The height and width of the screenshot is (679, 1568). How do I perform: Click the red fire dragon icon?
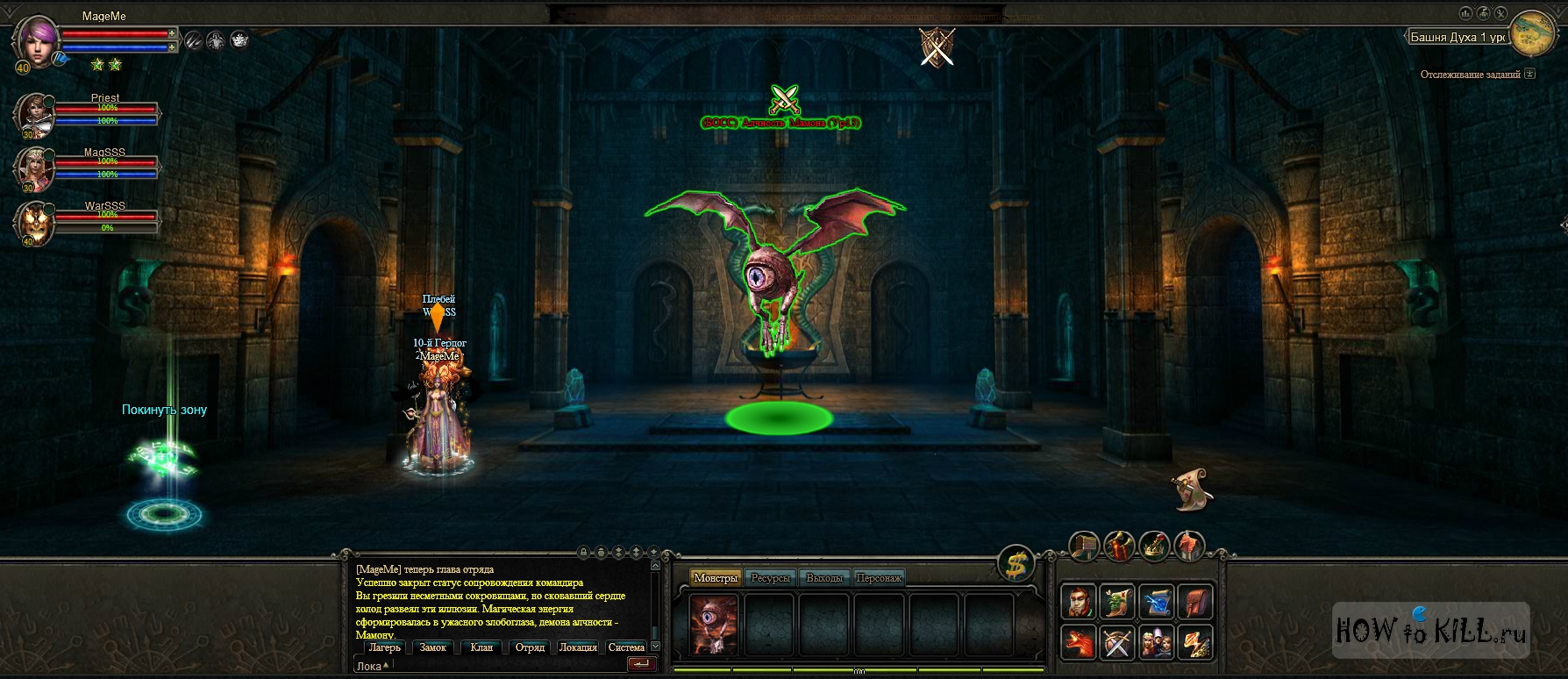tap(1080, 641)
